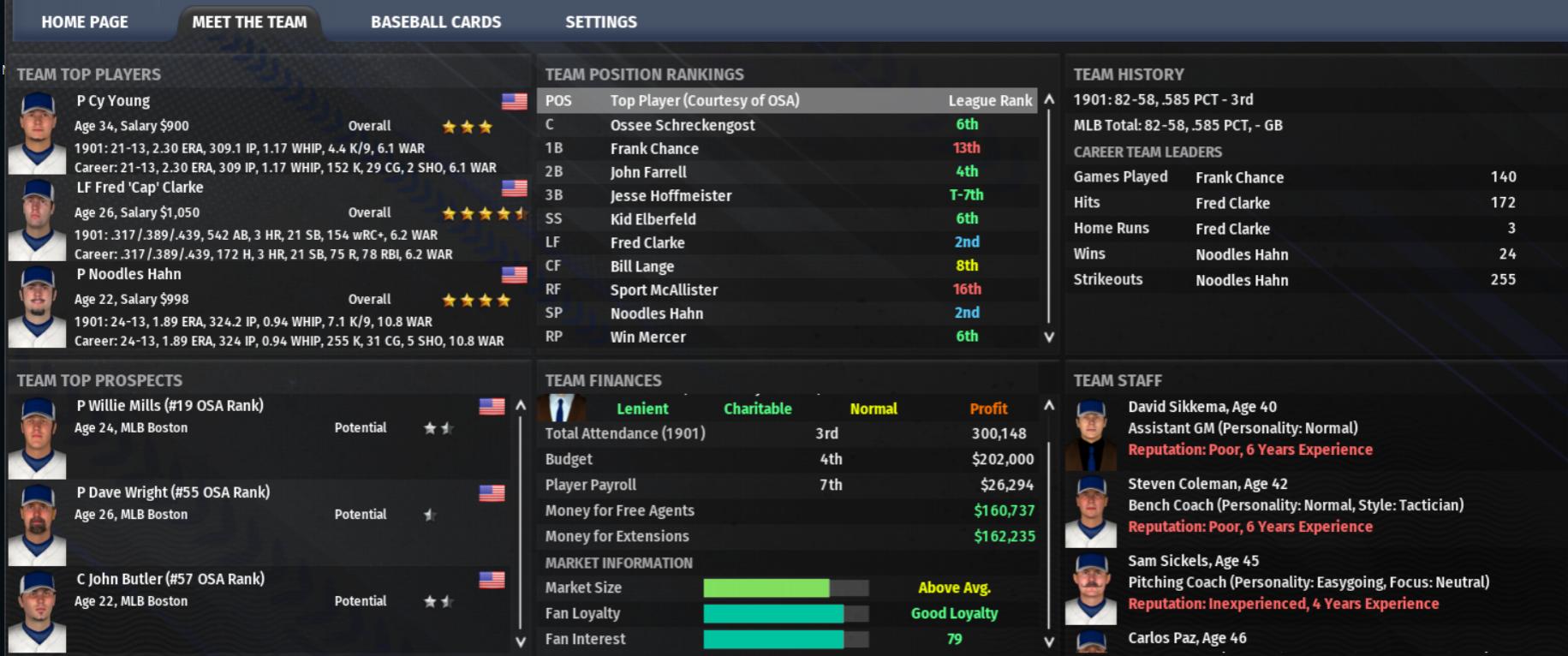Open Cy Young's player profile
Viewport: 1568px width, 656px height.
click(113, 101)
